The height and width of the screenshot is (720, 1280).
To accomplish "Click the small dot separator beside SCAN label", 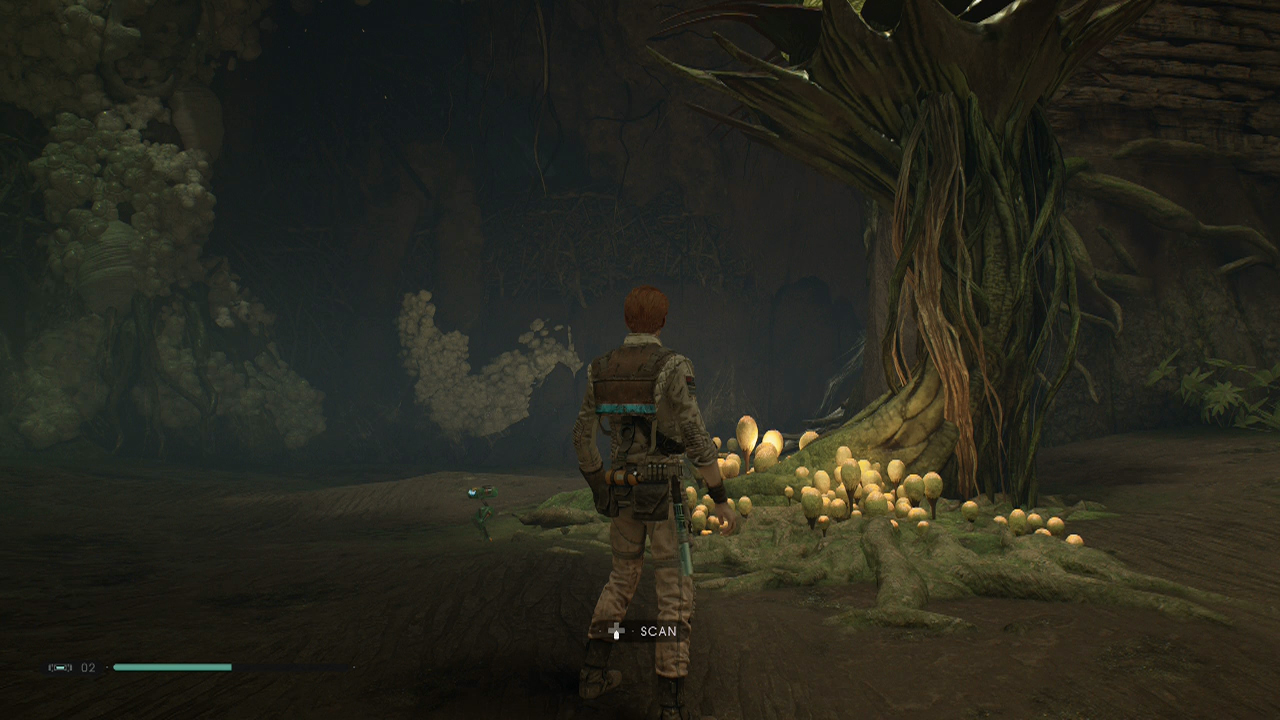I will 633,630.
